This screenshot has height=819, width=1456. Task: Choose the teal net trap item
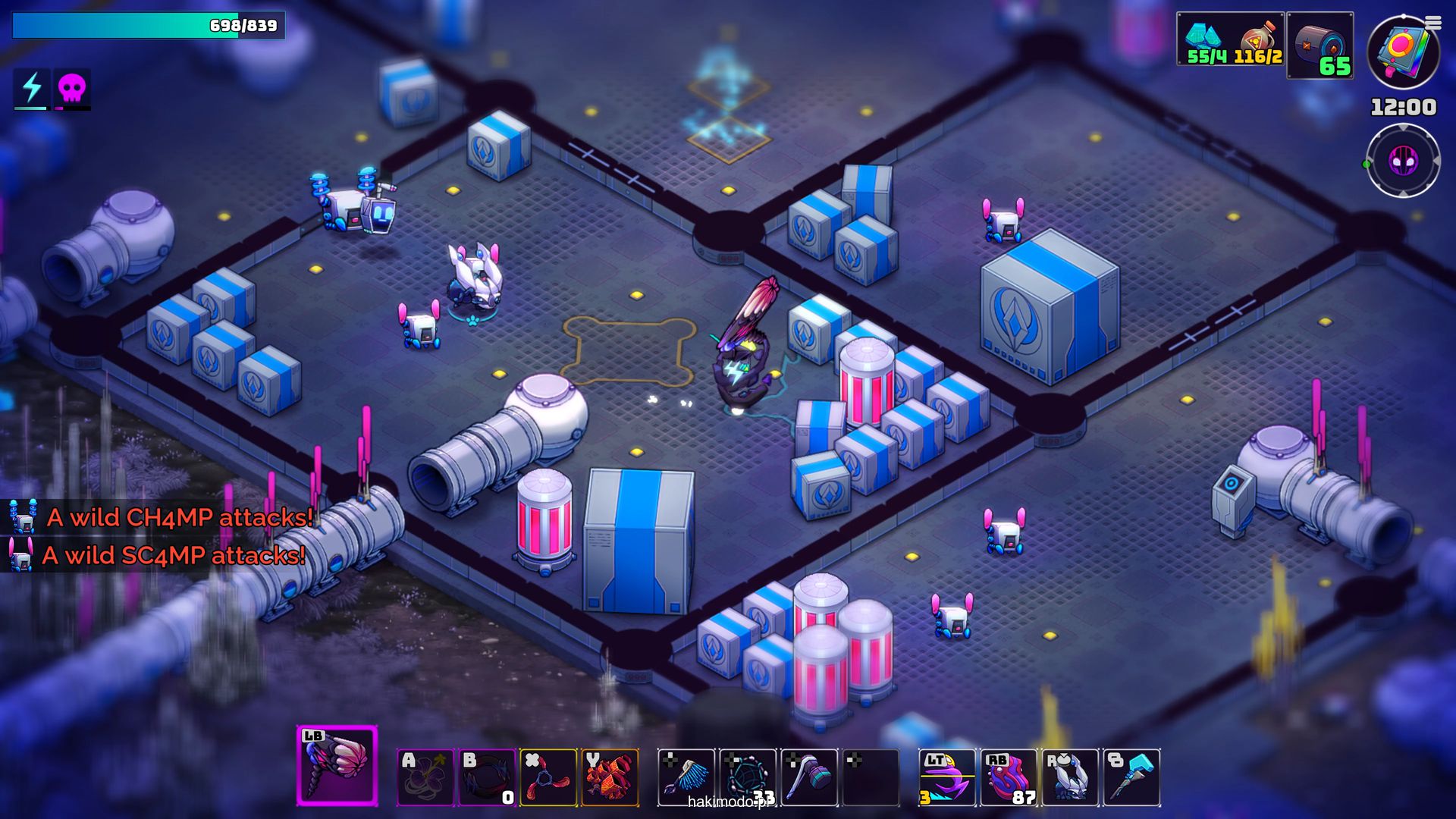tap(748, 777)
